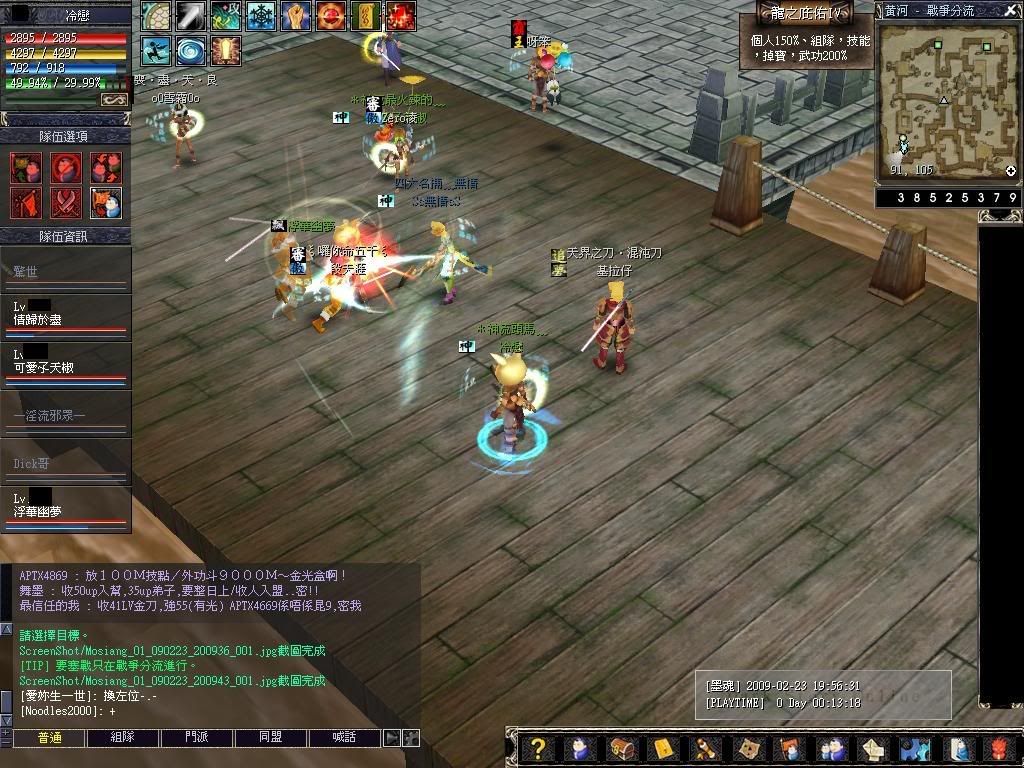Click the minimap's round corner button
Image resolution: width=1024 pixels, height=768 pixels.
(x=1011, y=171)
